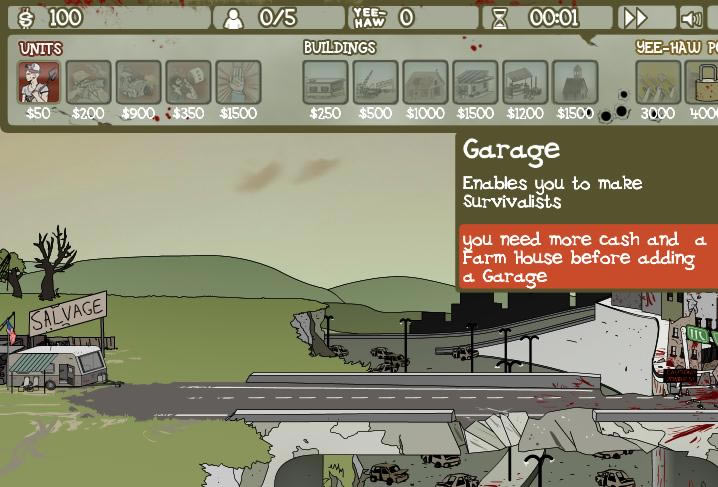Viewport: 718px width, 487px height.
Task: Choose the $200 unit icon
Action: pos(88,82)
